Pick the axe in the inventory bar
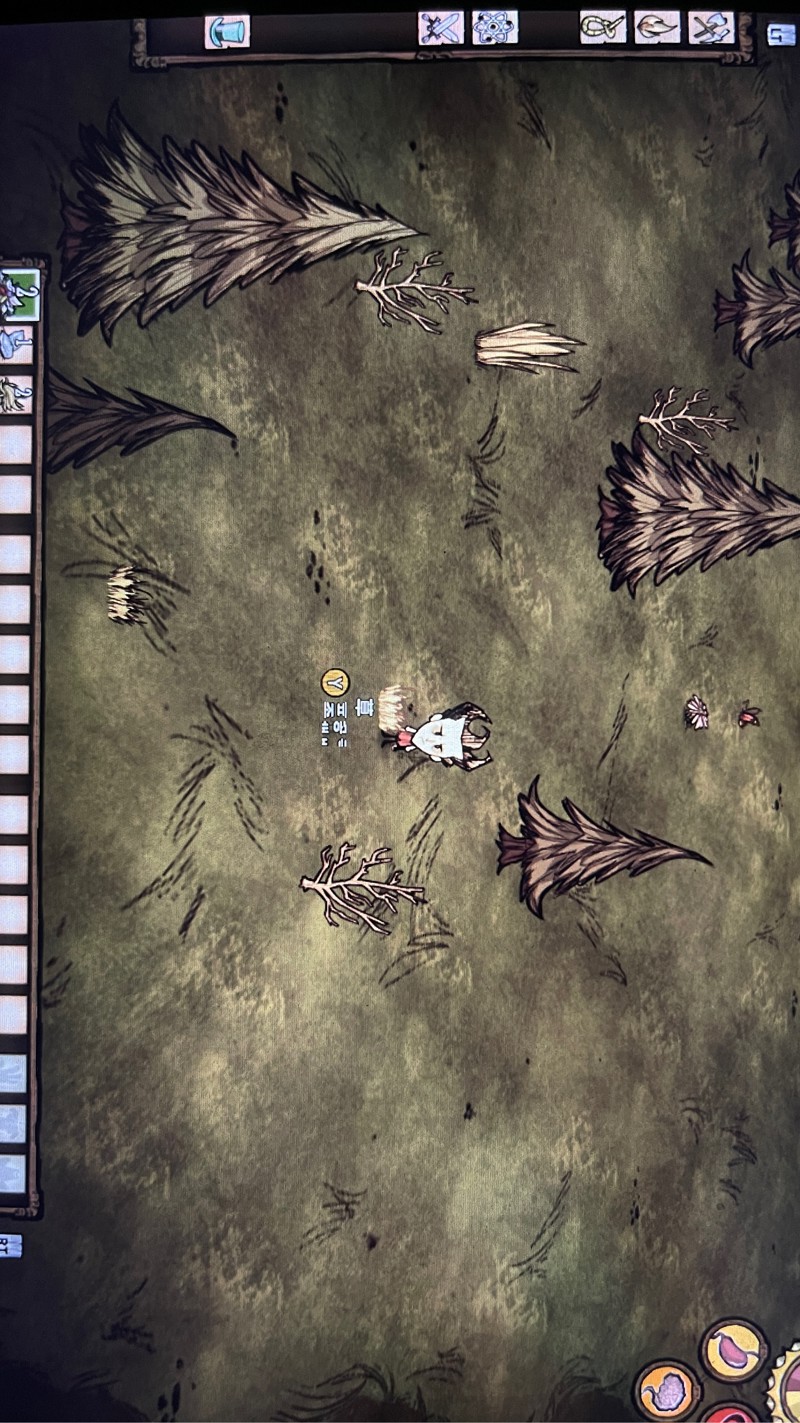This screenshot has height=1423, width=800. point(17,345)
